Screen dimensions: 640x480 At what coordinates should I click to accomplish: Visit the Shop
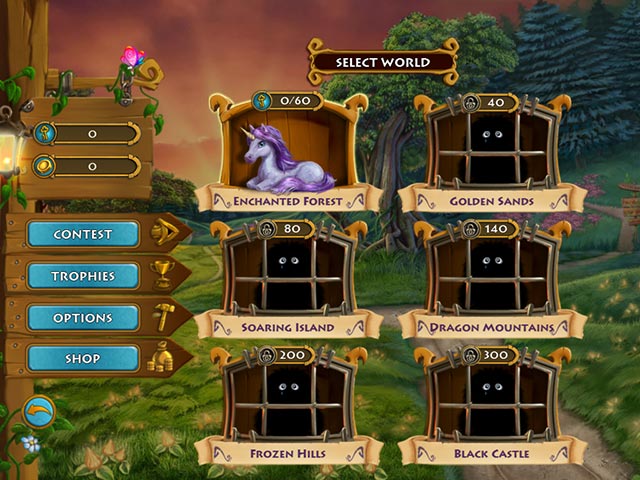tap(83, 358)
